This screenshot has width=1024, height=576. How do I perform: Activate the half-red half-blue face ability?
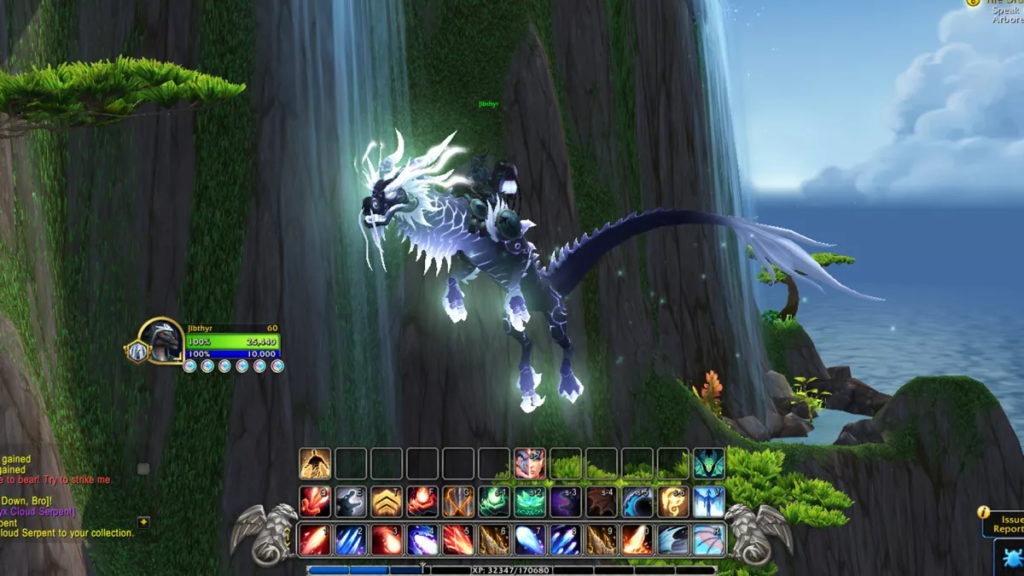530,463
